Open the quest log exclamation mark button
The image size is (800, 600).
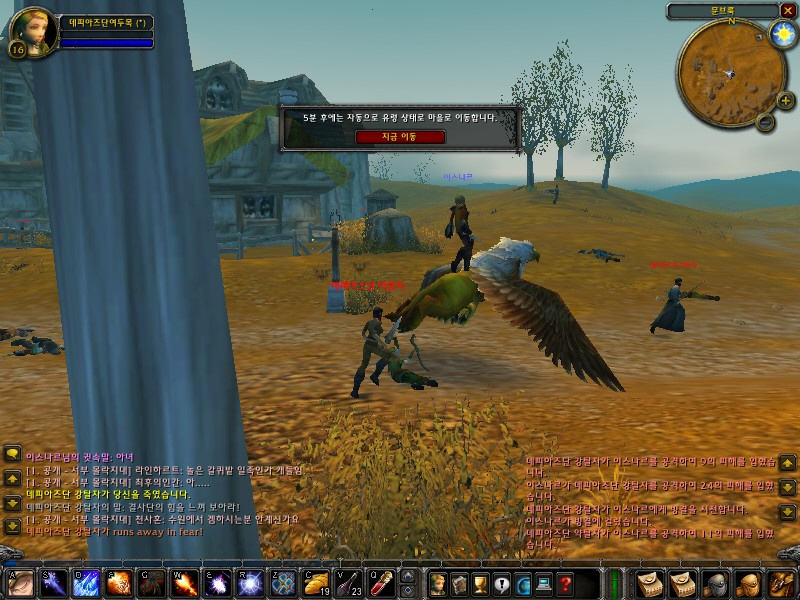click(502, 583)
